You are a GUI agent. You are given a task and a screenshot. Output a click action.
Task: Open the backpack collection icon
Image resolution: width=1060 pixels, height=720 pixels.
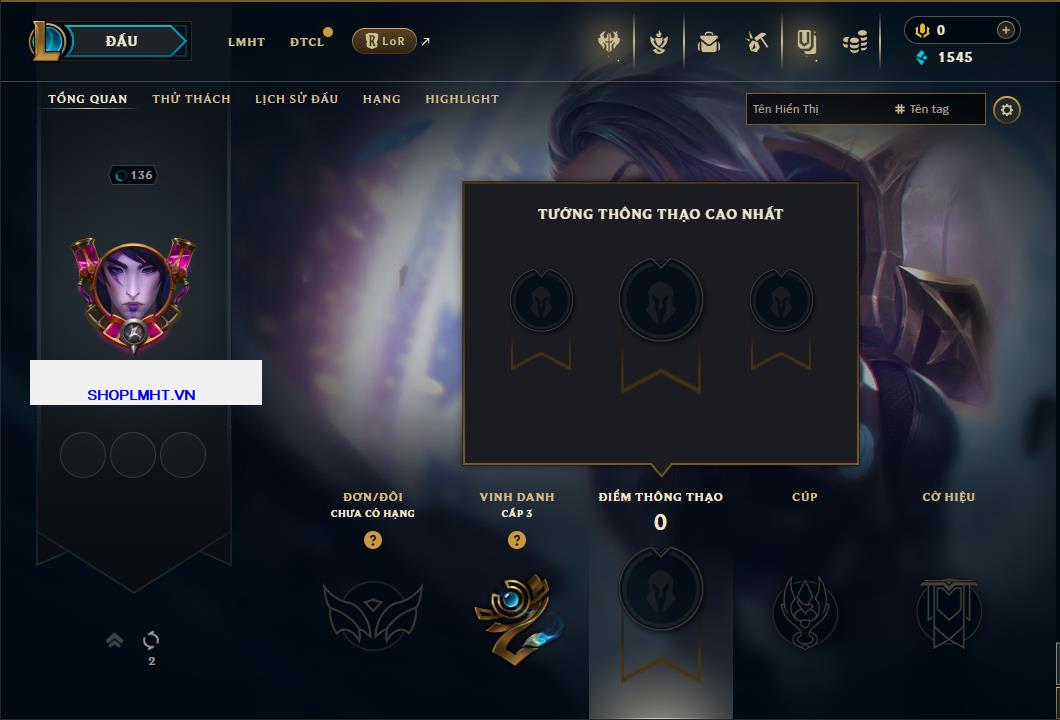click(709, 42)
